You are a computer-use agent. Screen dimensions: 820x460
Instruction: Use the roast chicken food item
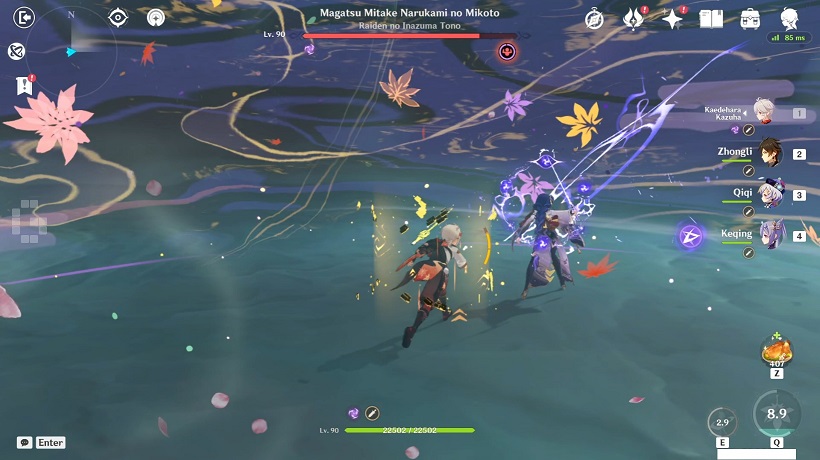click(776, 352)
